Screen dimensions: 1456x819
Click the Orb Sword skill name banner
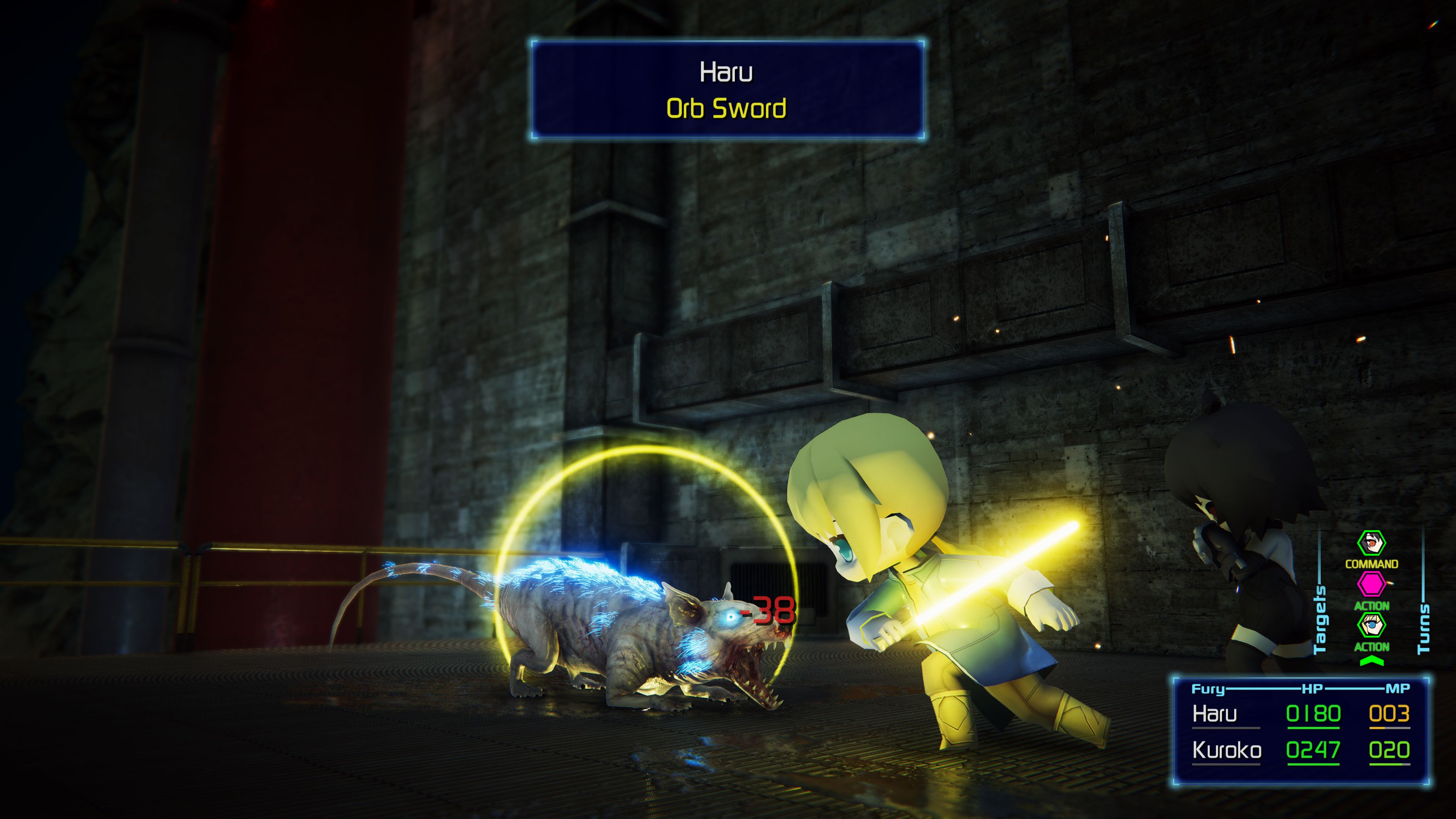pyautogui.click(x=726, y=108)
